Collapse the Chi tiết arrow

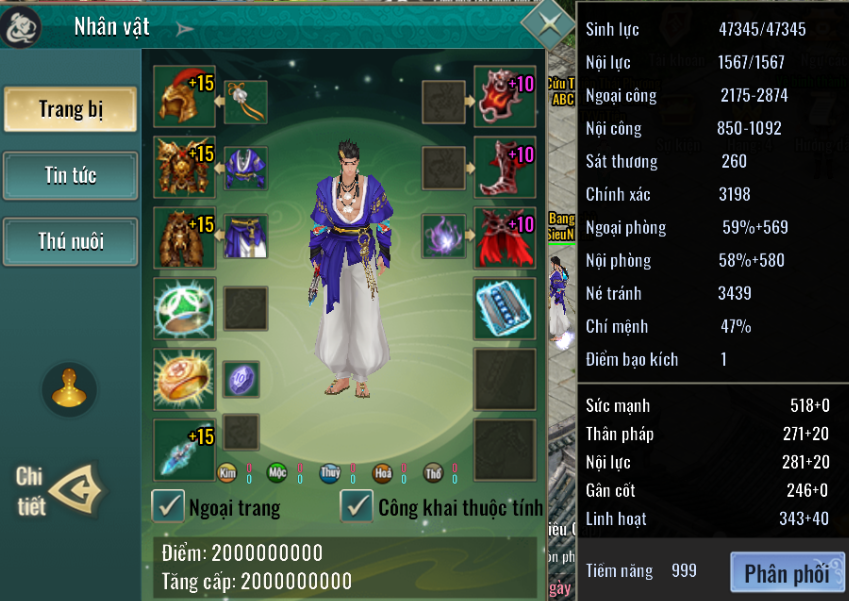click(77, 489)
